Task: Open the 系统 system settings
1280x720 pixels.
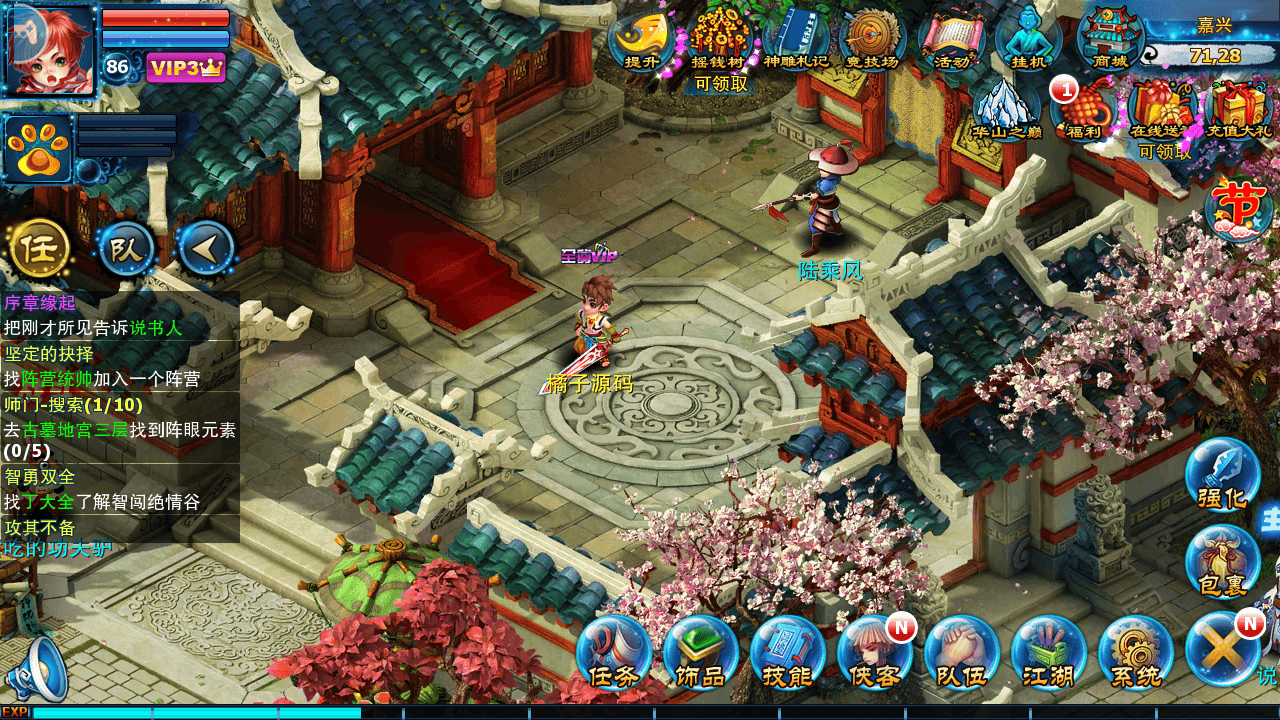Action: (1135, 652)
